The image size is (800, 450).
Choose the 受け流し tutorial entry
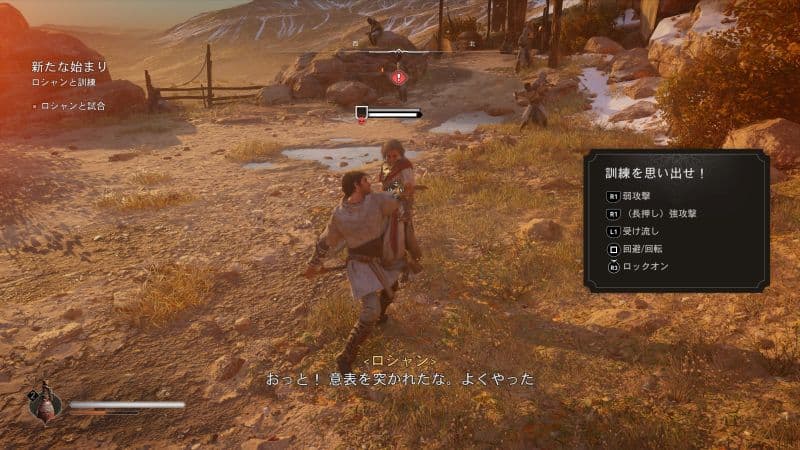click(640, 232)
